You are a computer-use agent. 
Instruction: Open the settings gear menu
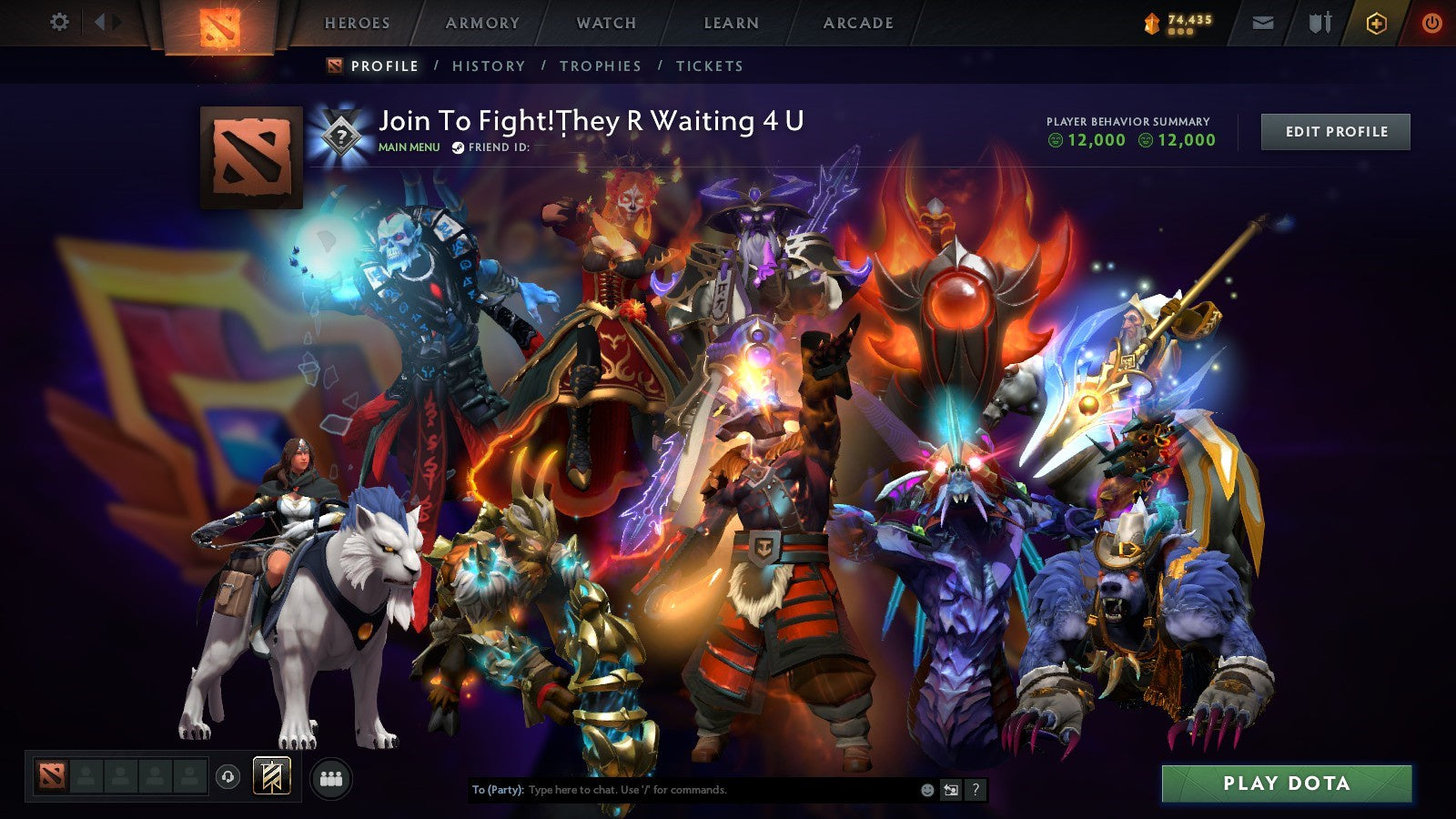pyautogui.click(x=59, y=21)
